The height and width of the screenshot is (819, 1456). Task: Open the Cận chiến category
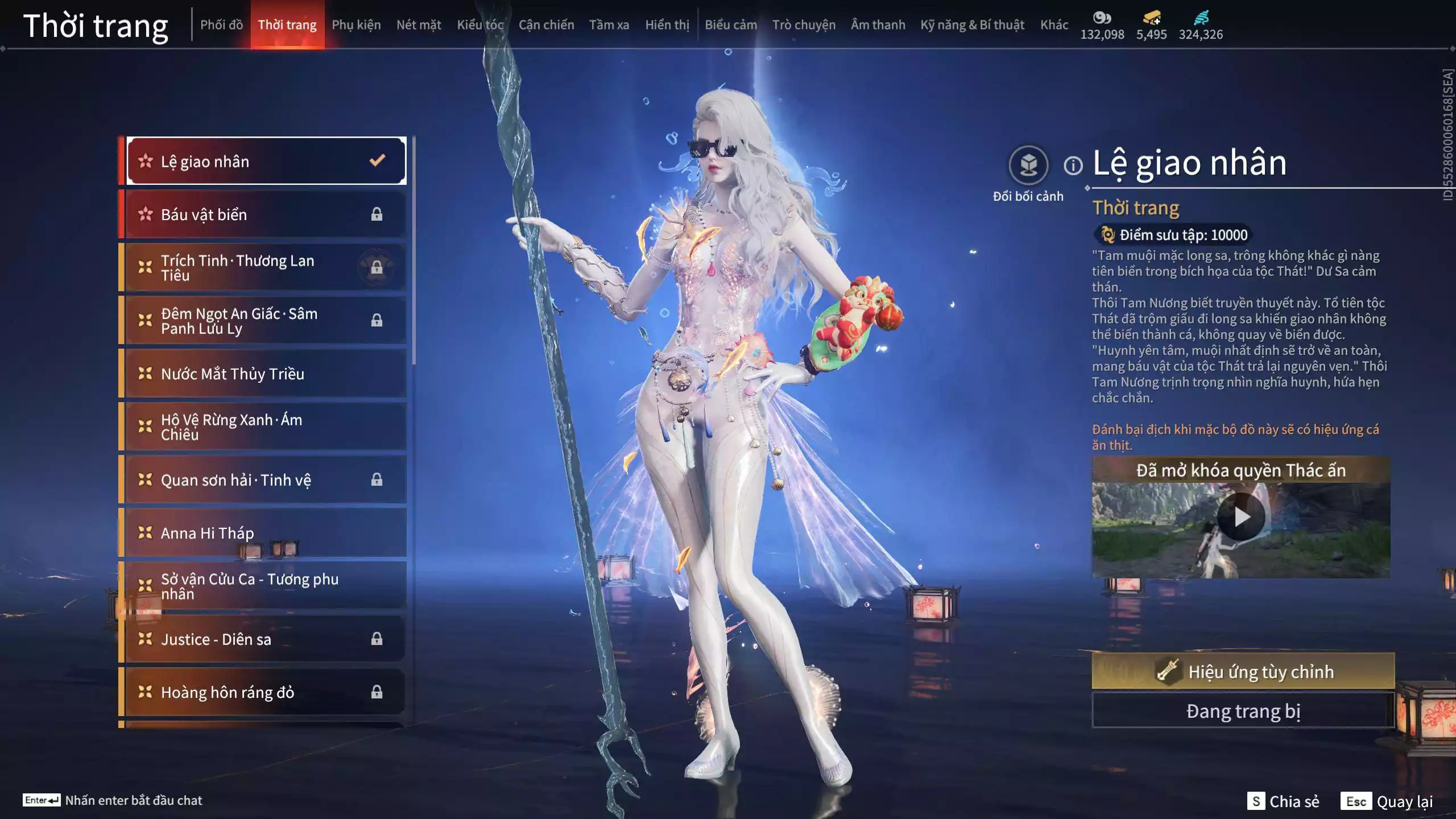click(x=546, y=25)
